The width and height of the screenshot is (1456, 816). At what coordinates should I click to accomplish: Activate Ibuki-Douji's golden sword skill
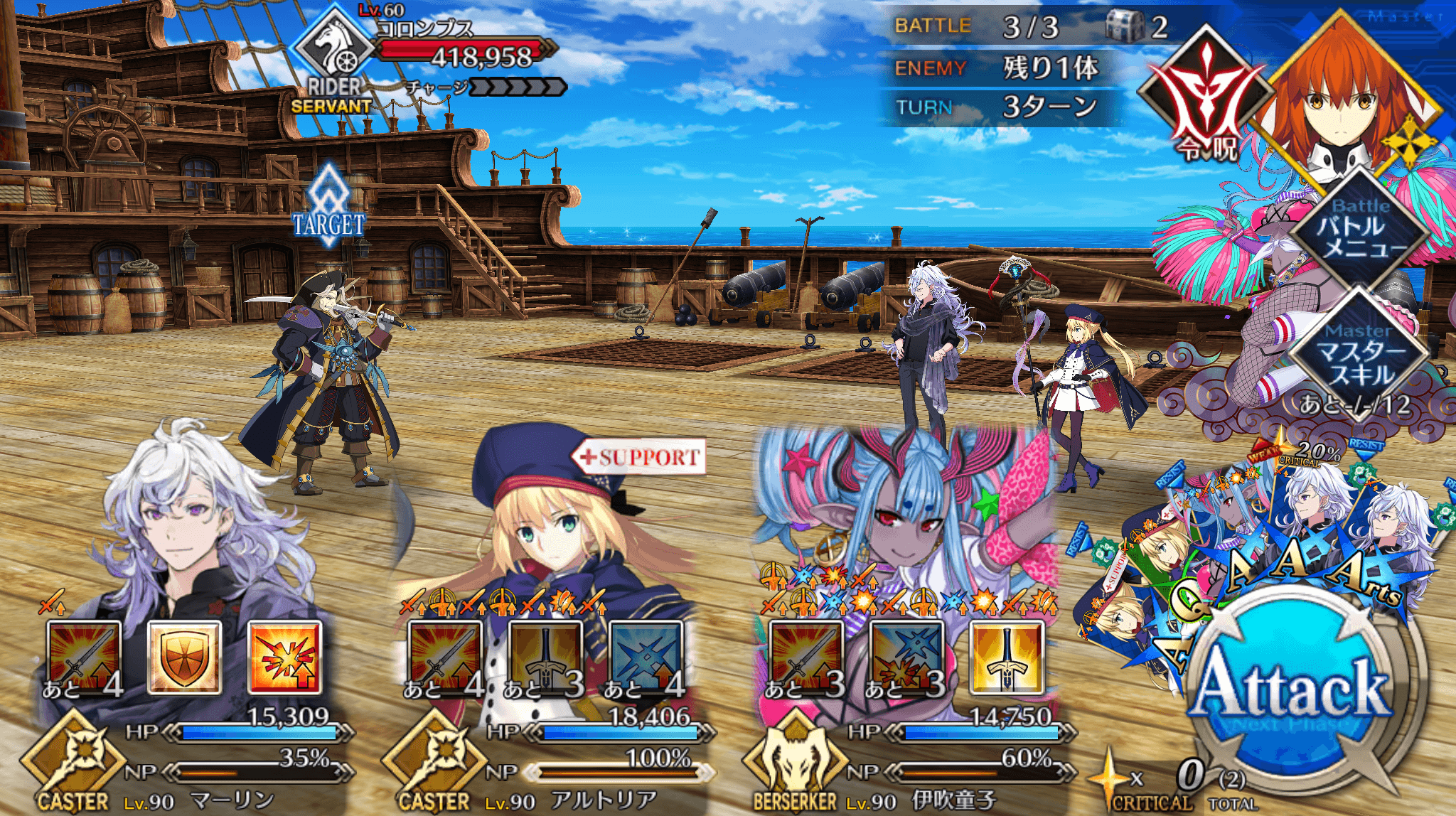[1007, 657]
